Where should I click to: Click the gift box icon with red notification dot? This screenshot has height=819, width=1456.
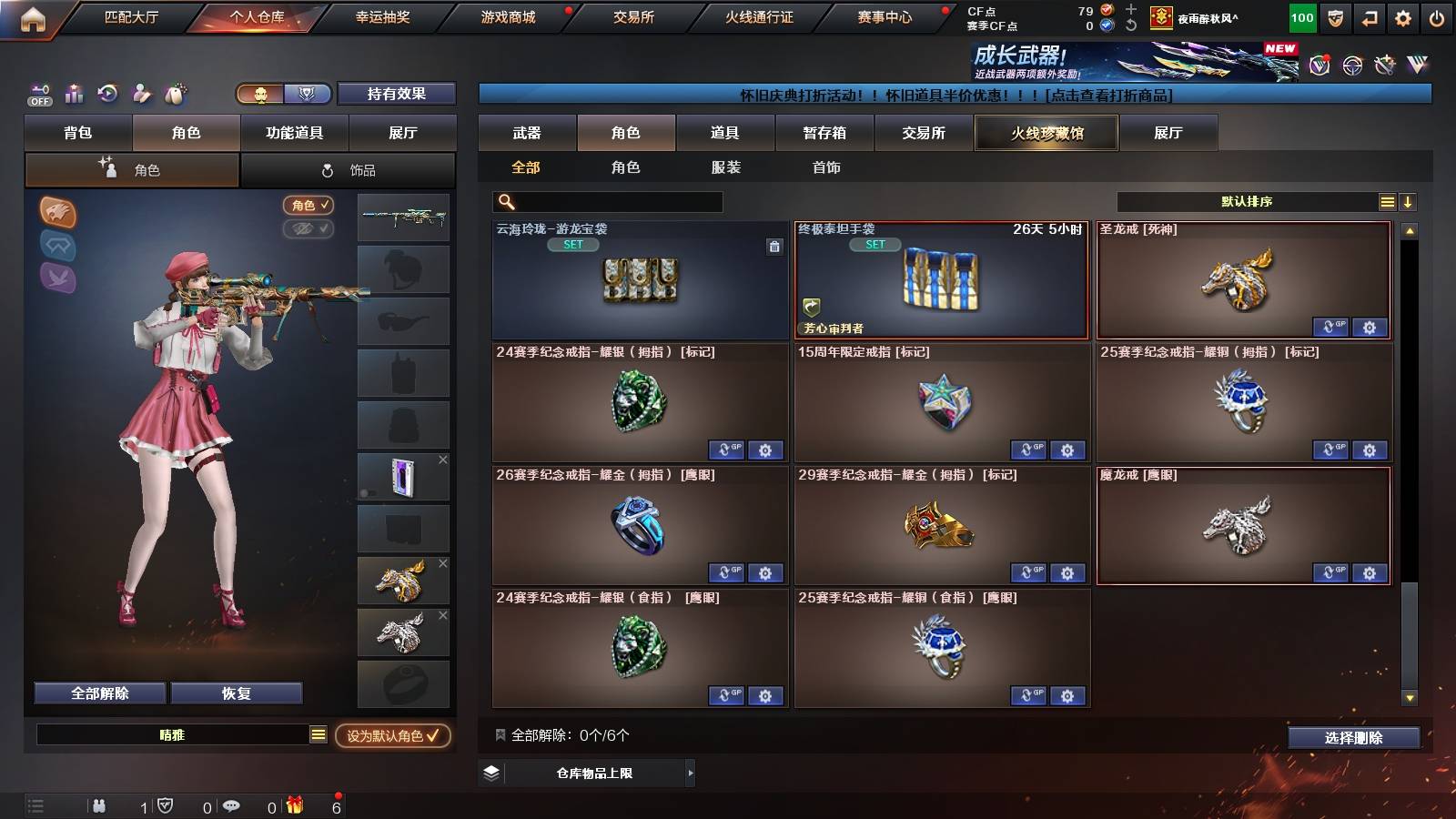point(293,805)
